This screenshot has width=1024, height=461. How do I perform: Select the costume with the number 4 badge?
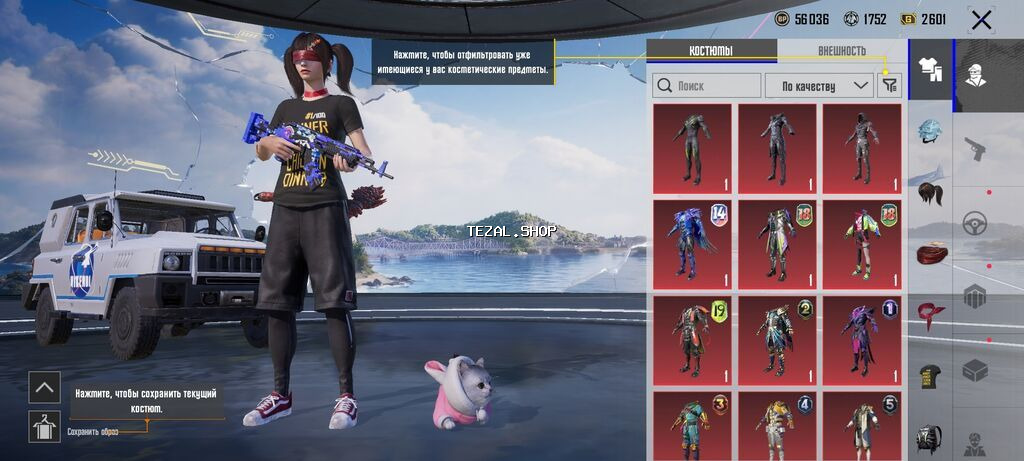tap(776, 426)
